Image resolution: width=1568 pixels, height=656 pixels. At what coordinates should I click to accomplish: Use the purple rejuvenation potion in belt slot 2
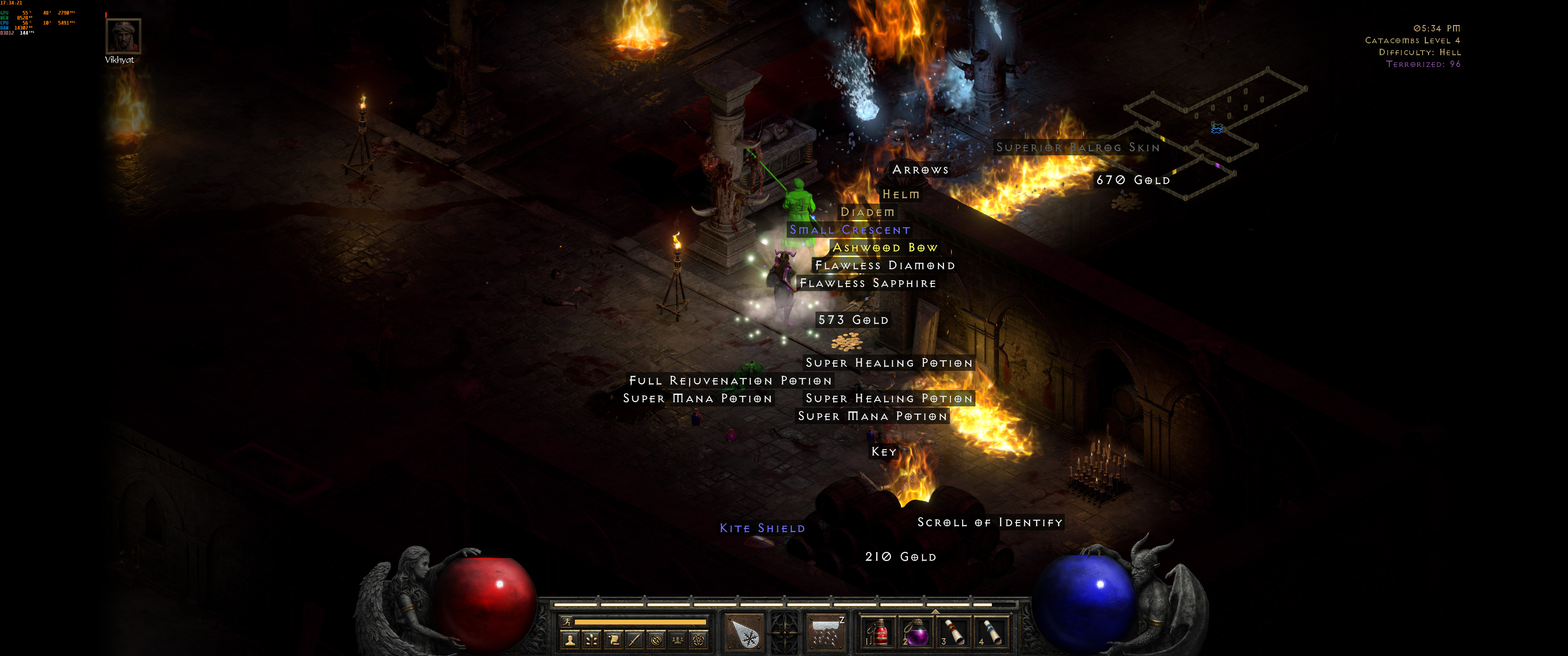[915, 633]
